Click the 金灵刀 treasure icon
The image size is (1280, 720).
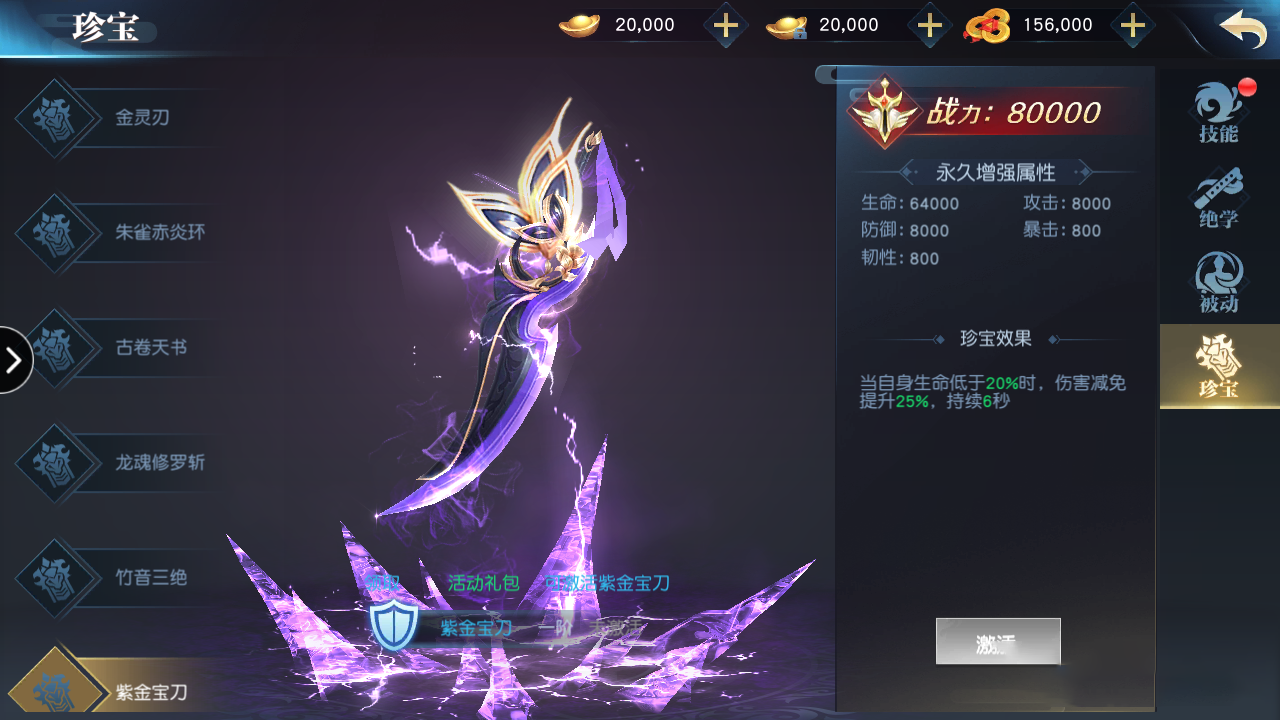55,118
